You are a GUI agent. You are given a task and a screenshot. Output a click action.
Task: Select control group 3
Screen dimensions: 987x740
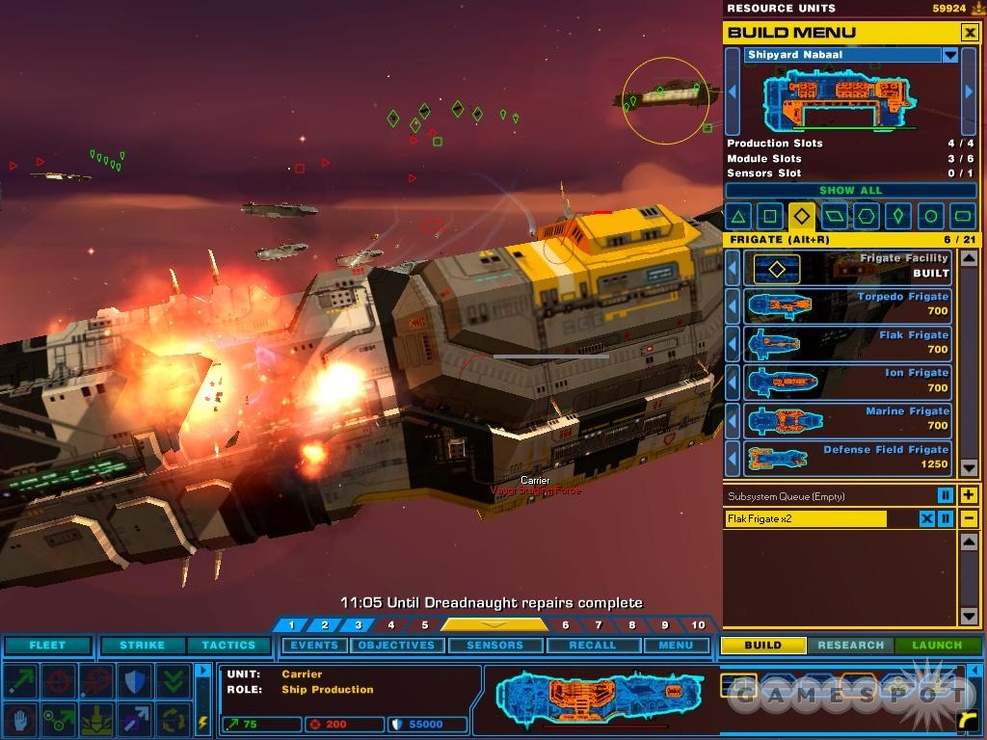(x=357, y=625)
